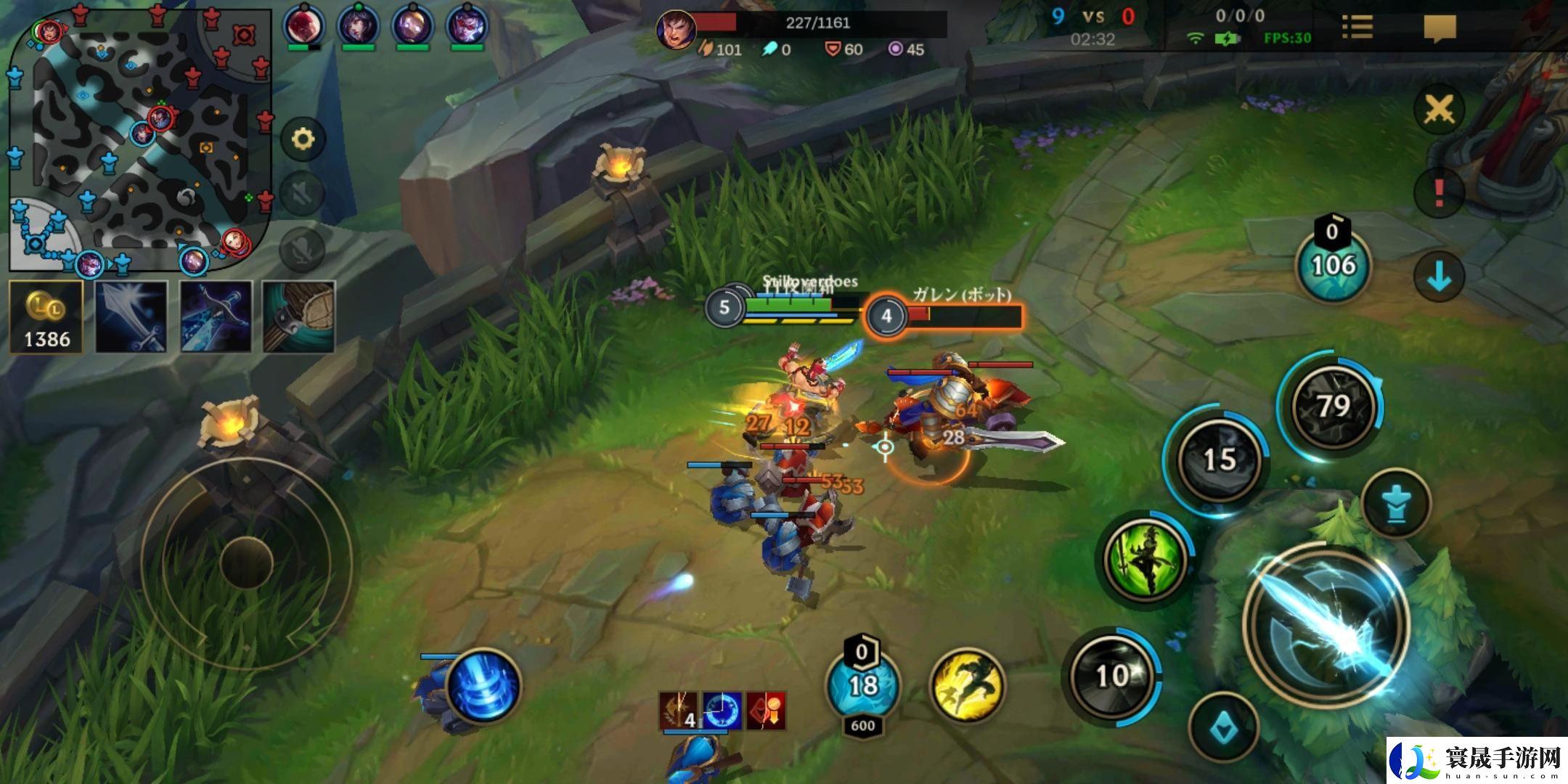Buy the recommended wooden shield item
1568x784 pixels.
point(298,317)
